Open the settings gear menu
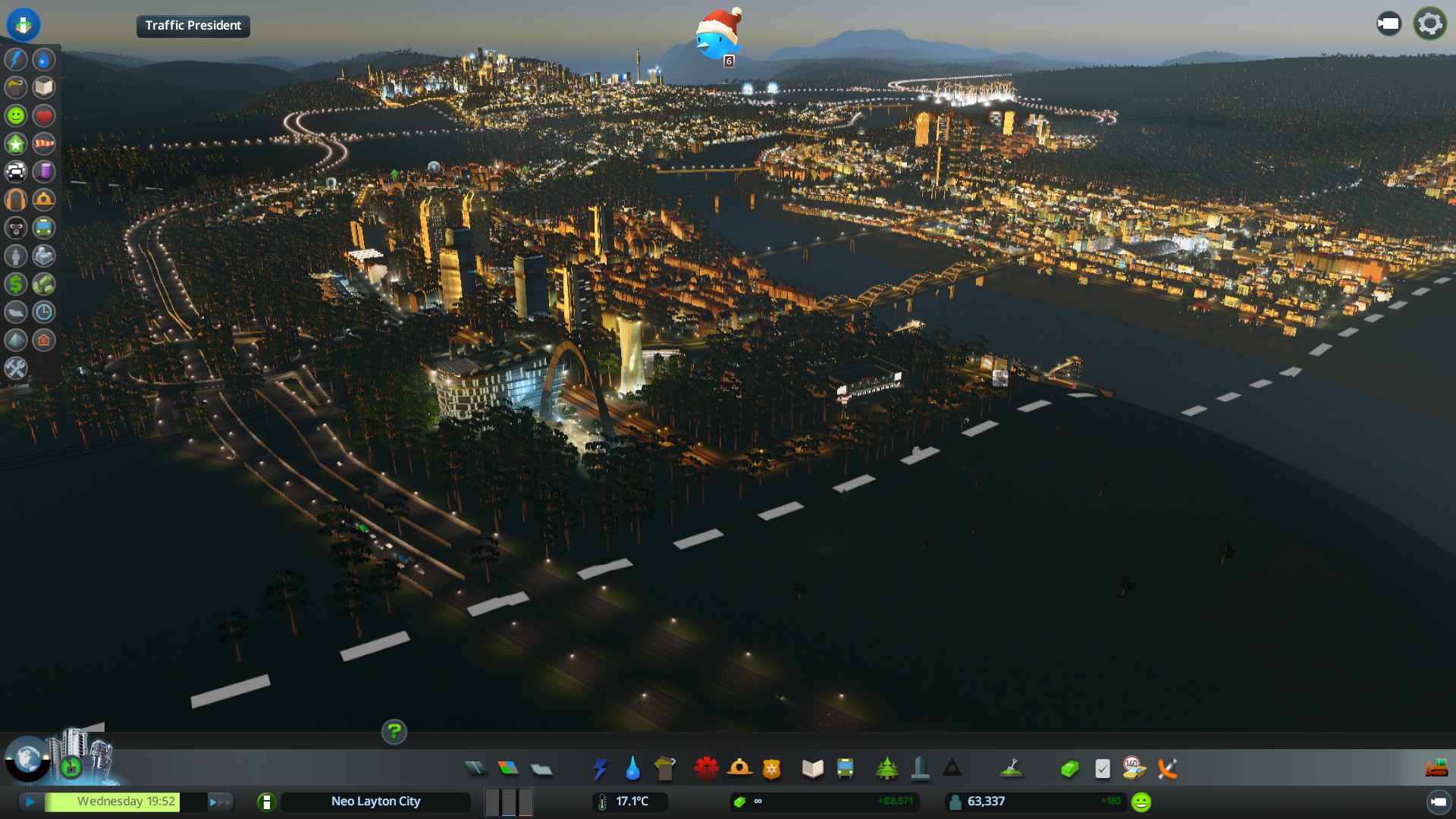The height and width of the screenshot is (819, 1456). point(1429,24)
